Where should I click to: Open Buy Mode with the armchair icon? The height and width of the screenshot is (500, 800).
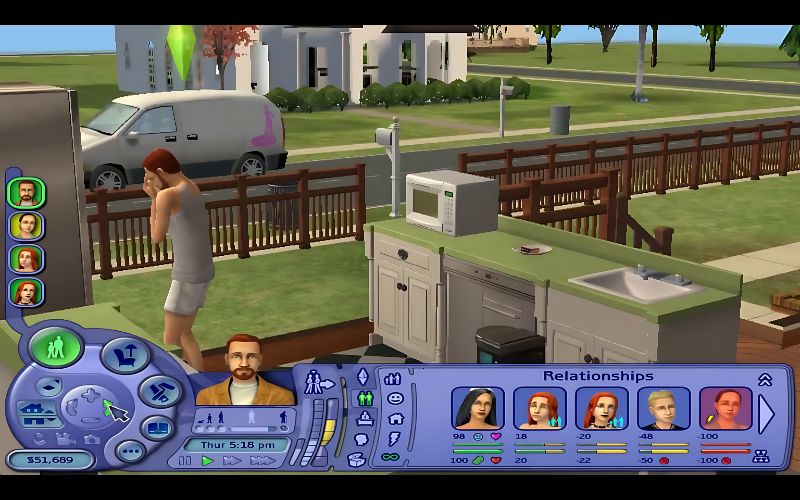pos(126,355)
